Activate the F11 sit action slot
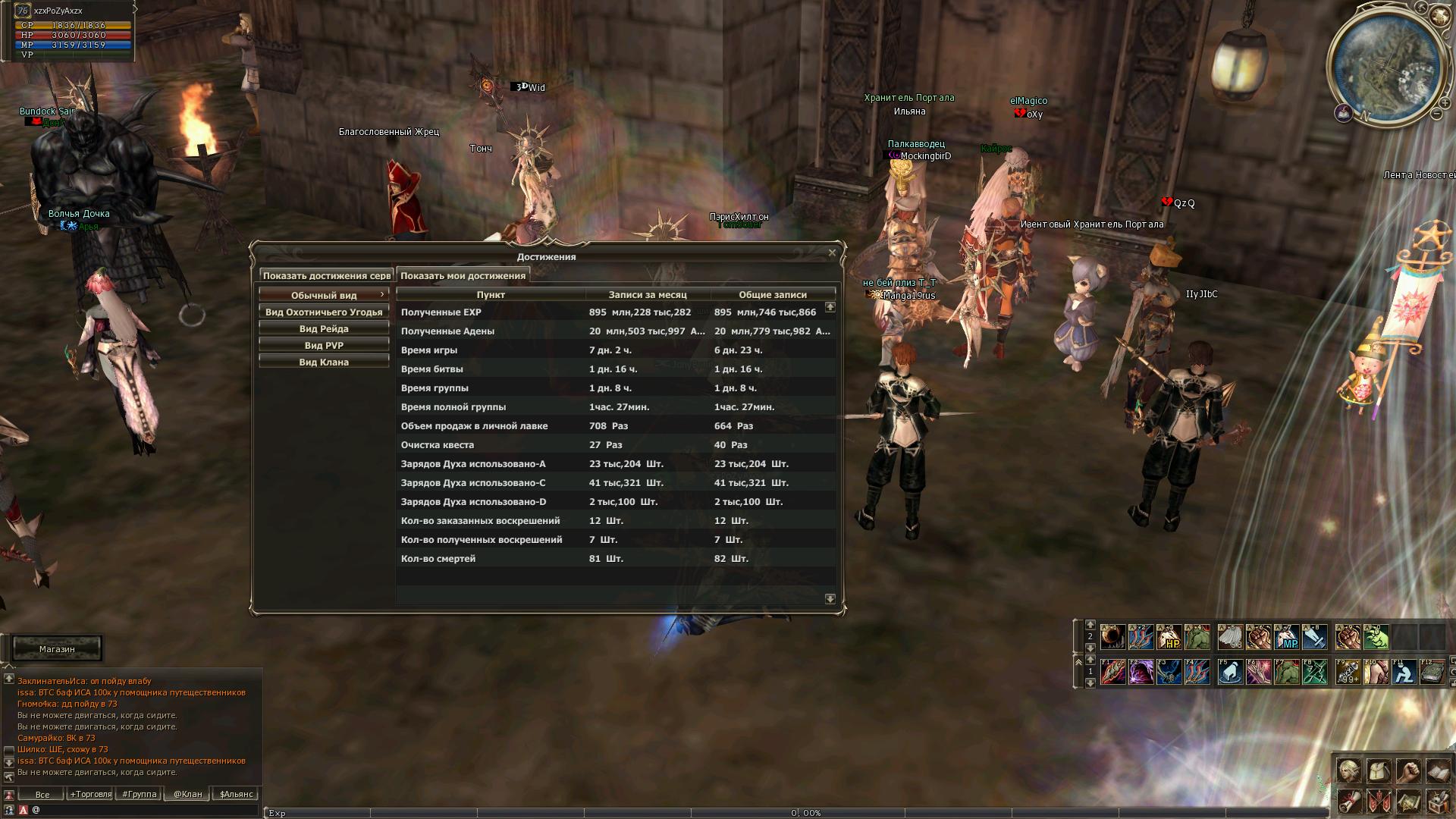Viewport: 1456px width, 819px height. 1404,673
